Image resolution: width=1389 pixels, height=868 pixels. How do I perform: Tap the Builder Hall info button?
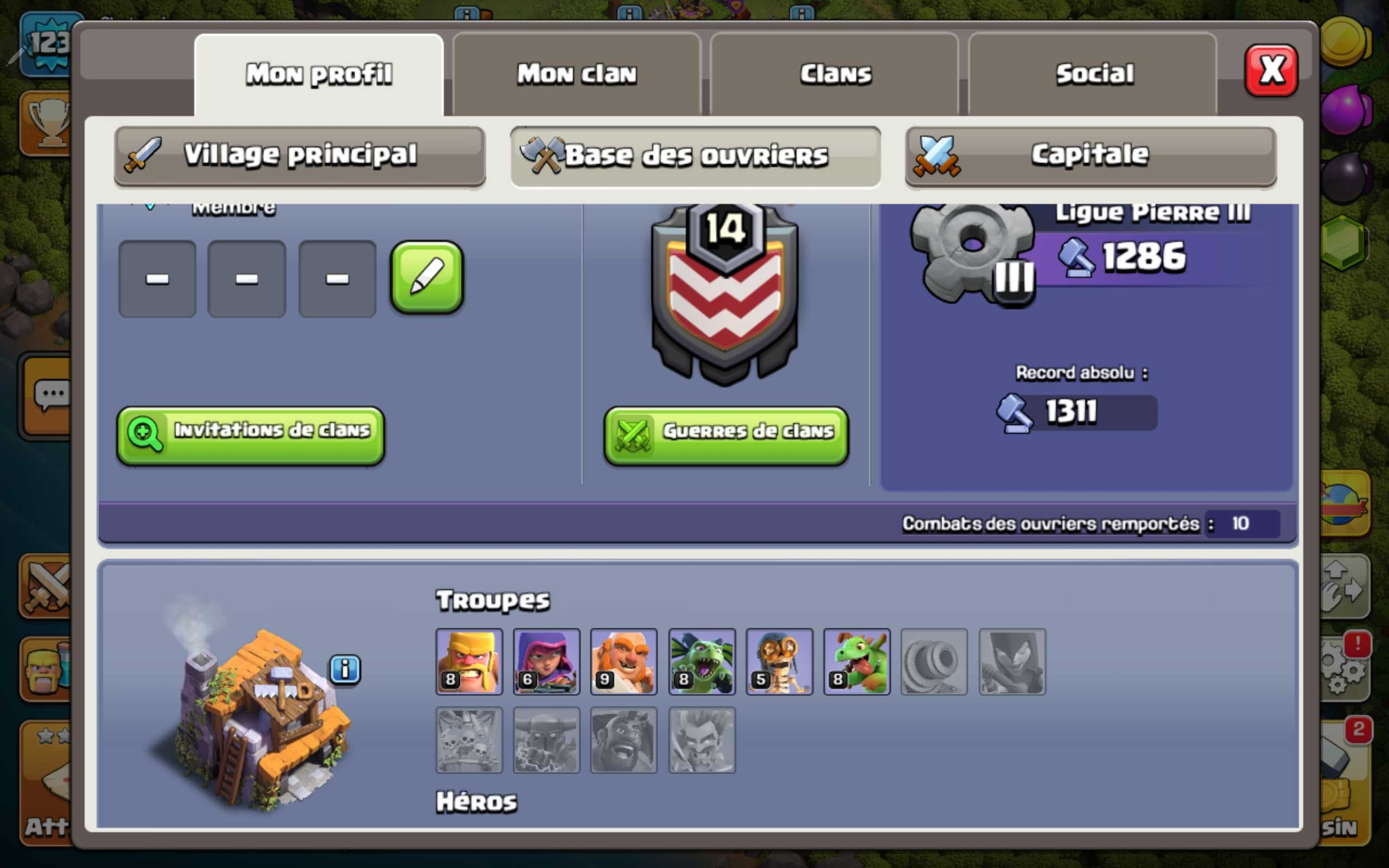(345, 669)
